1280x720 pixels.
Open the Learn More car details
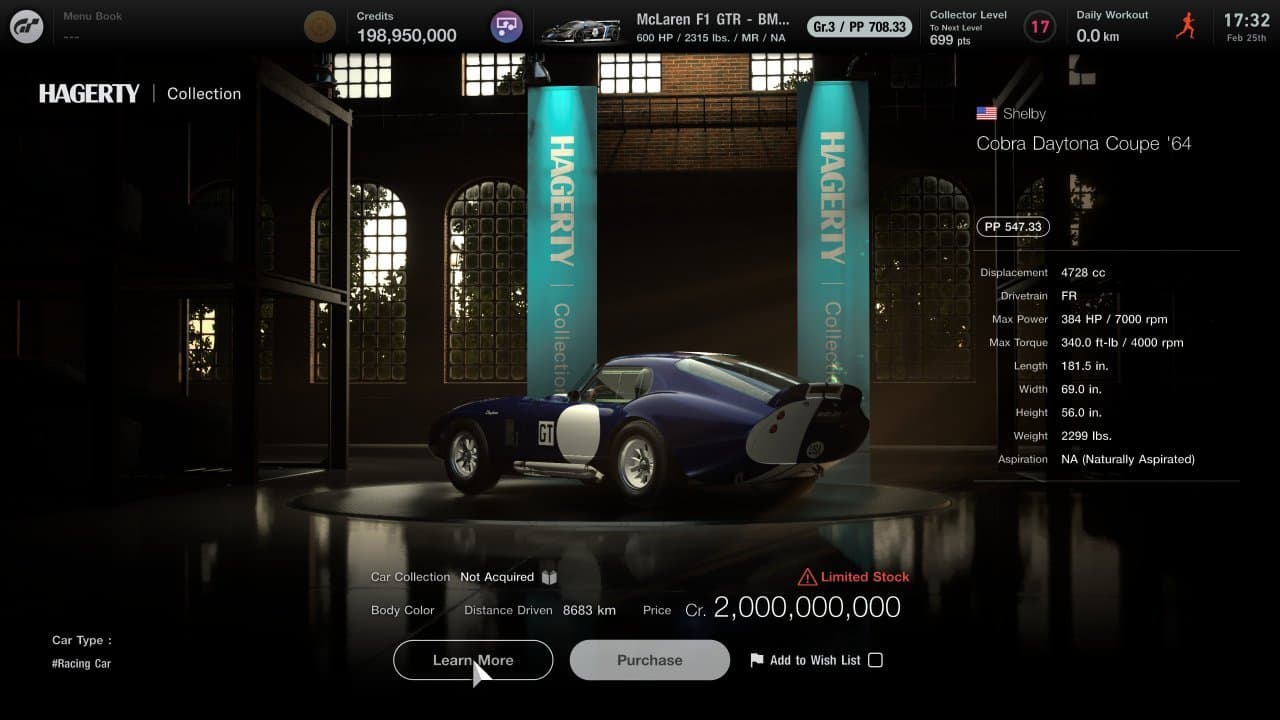473,660
